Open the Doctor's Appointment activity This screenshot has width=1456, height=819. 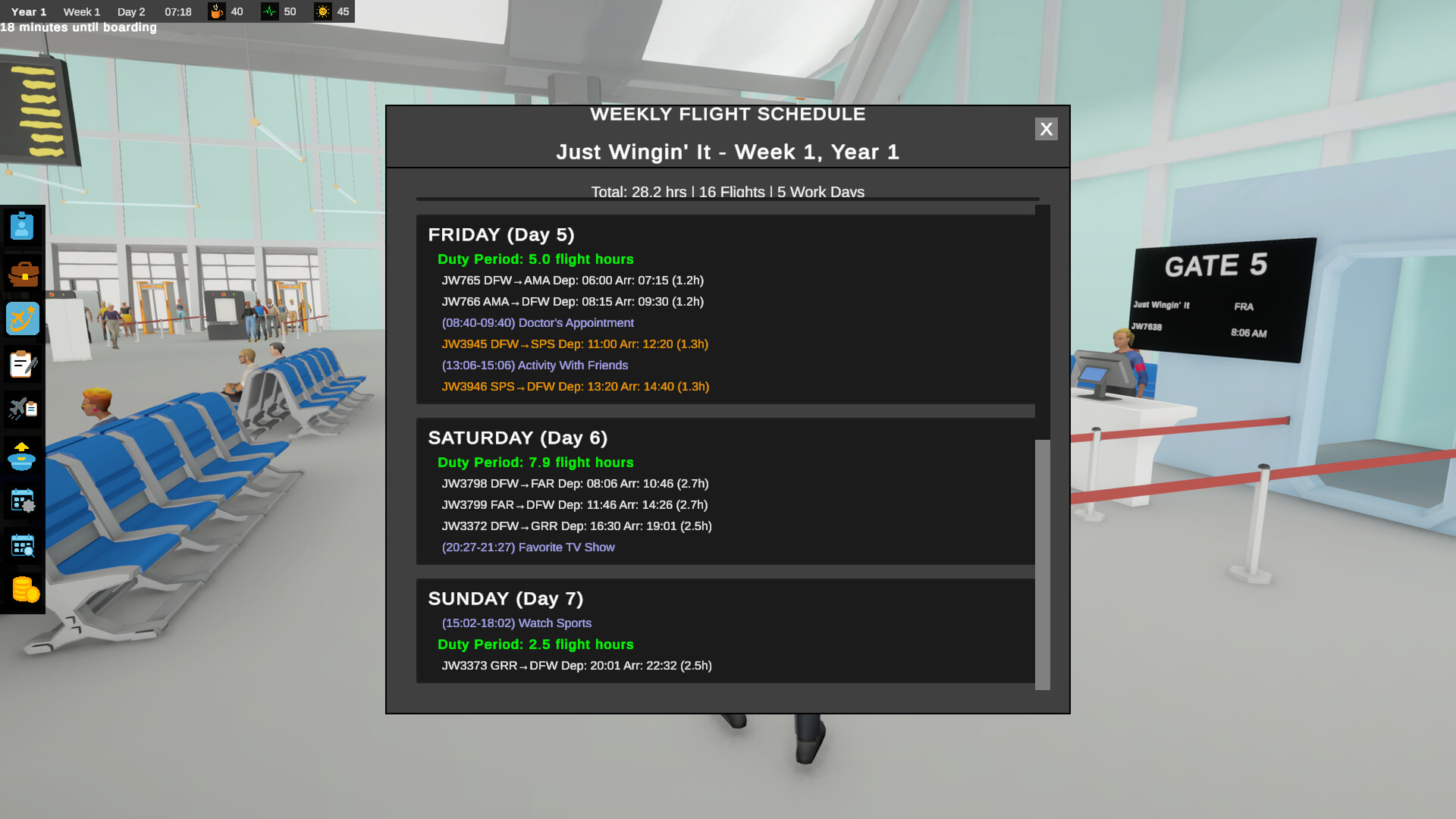tap(538, 322)
